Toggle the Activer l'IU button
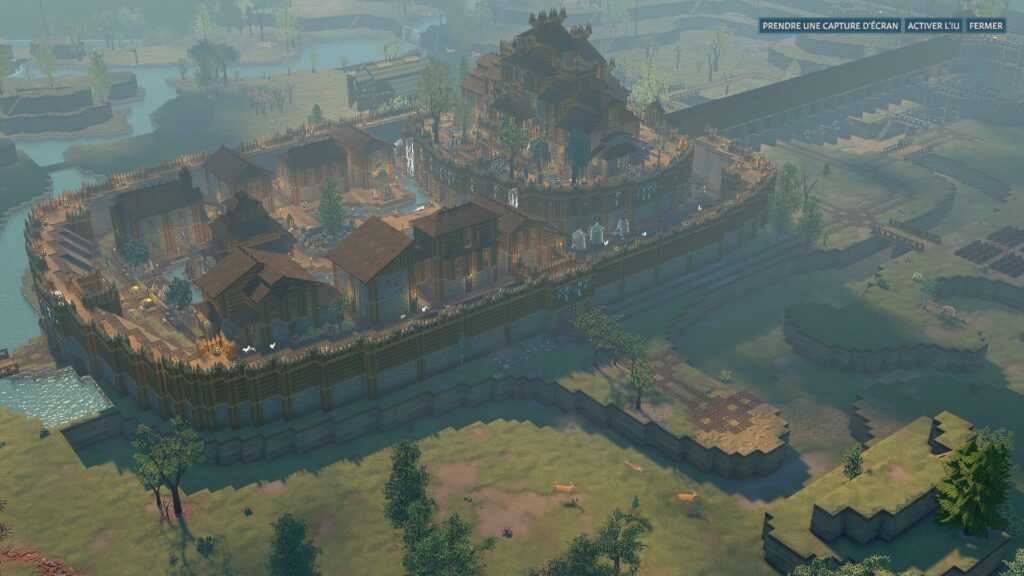This screenshot has width=1024, height=576. coord(933,26)
